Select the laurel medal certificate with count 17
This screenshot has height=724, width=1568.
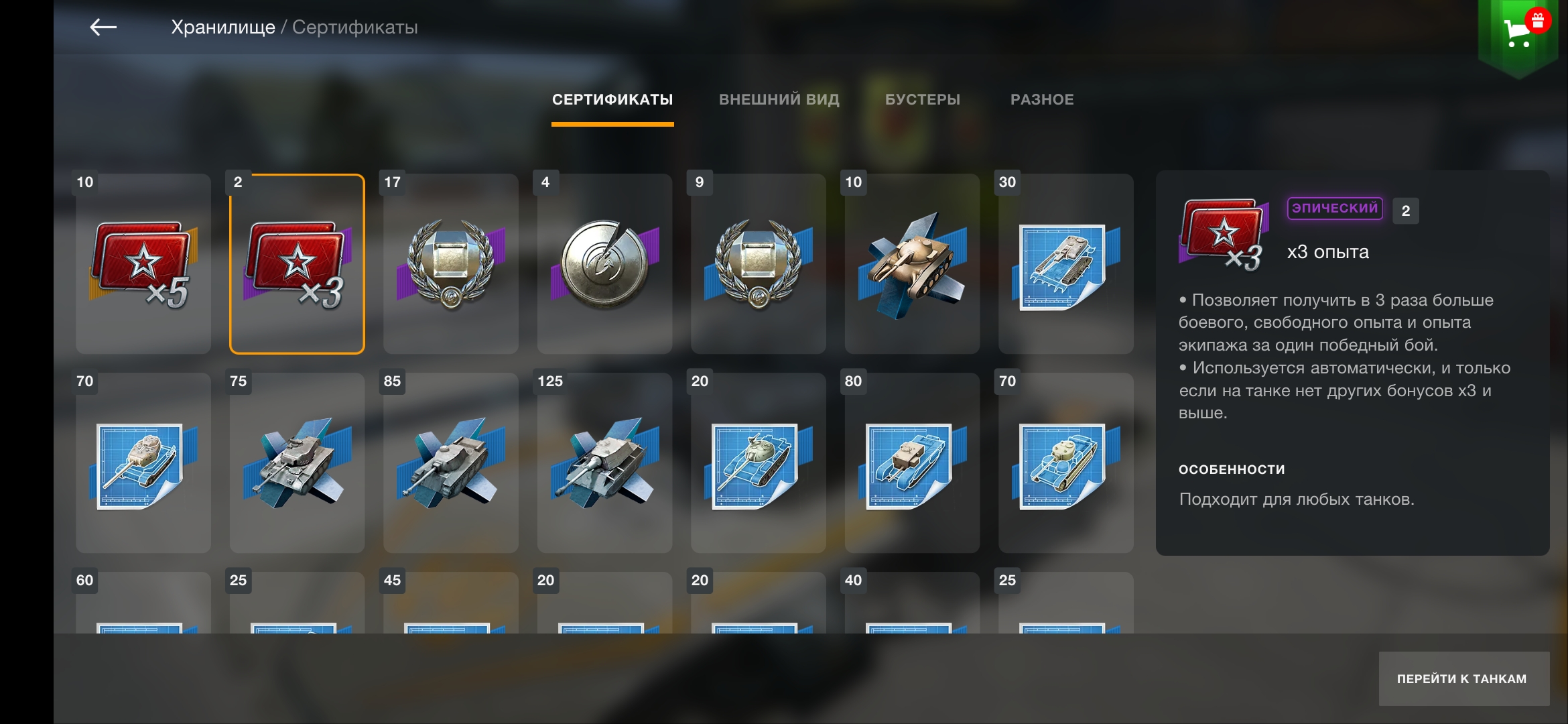451,264
